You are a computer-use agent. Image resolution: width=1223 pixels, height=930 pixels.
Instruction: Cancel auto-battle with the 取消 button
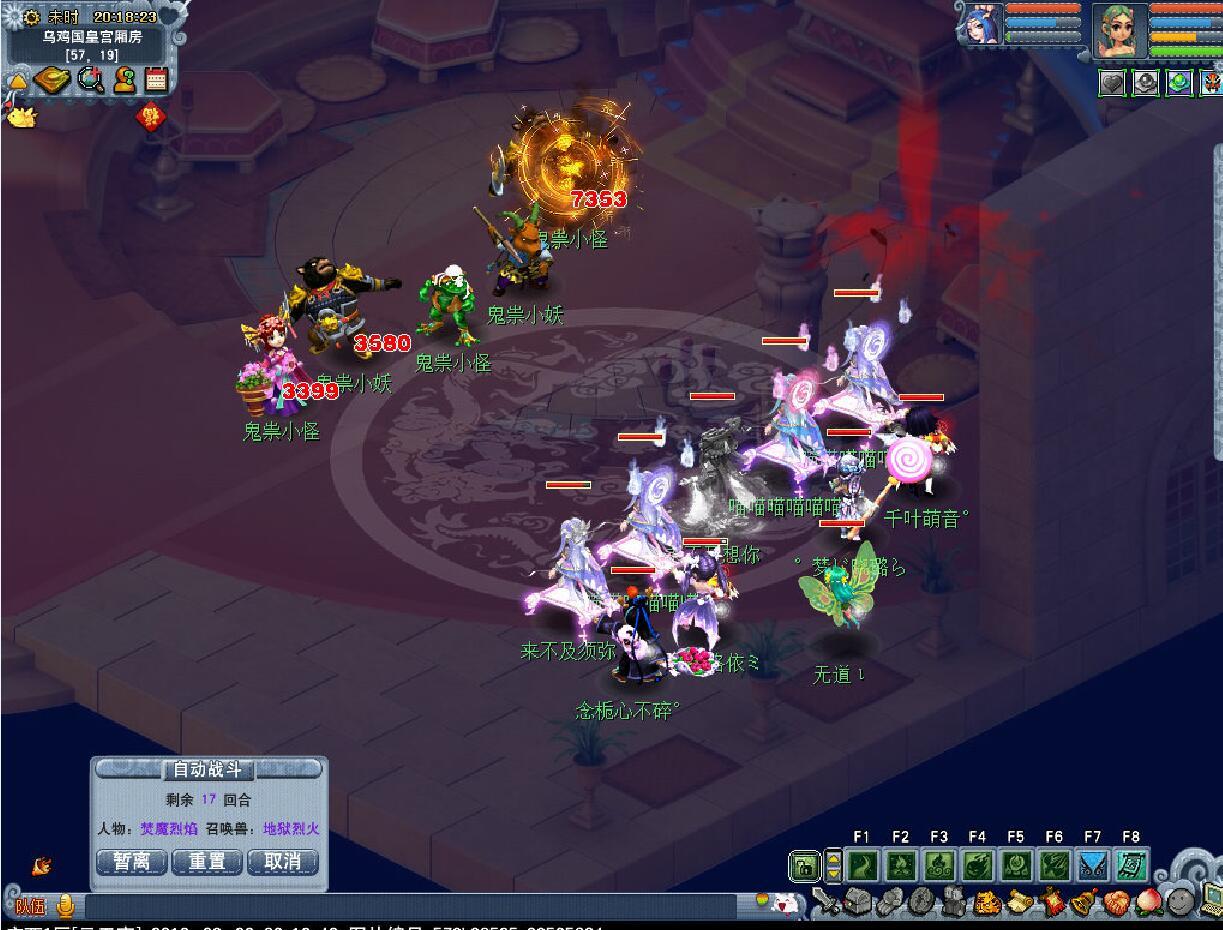click(282, 861)
